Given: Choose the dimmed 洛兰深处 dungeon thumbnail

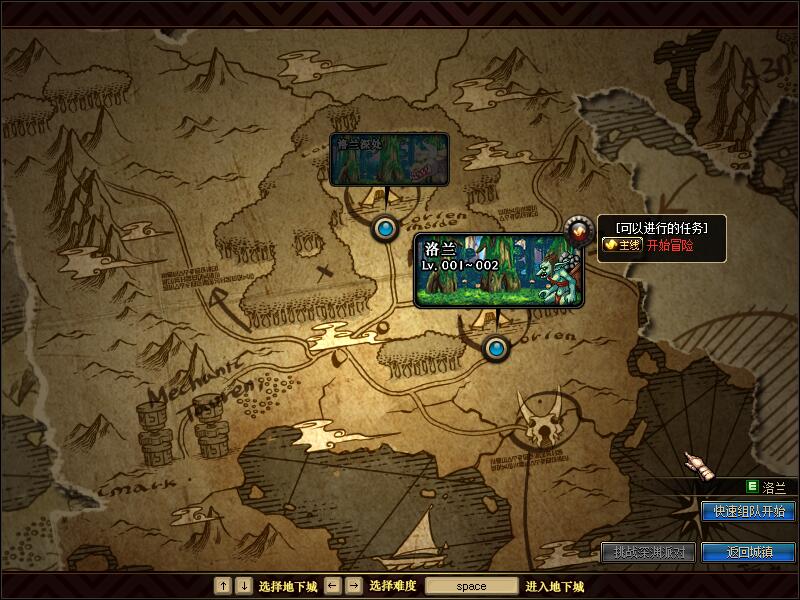Looking at the screenshot, I should pos(388,159).
